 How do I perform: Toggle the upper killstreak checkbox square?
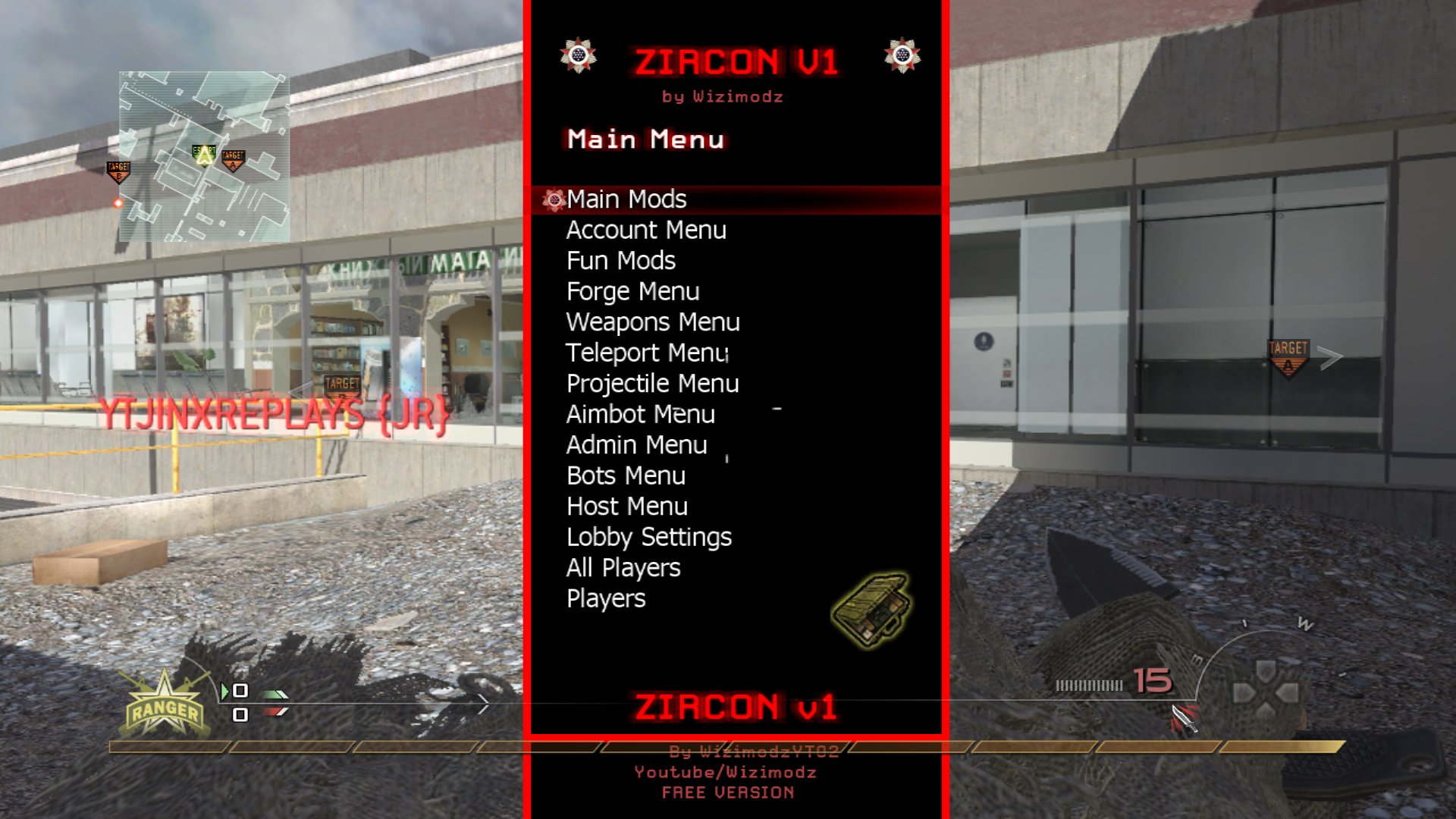pos(241,690)
